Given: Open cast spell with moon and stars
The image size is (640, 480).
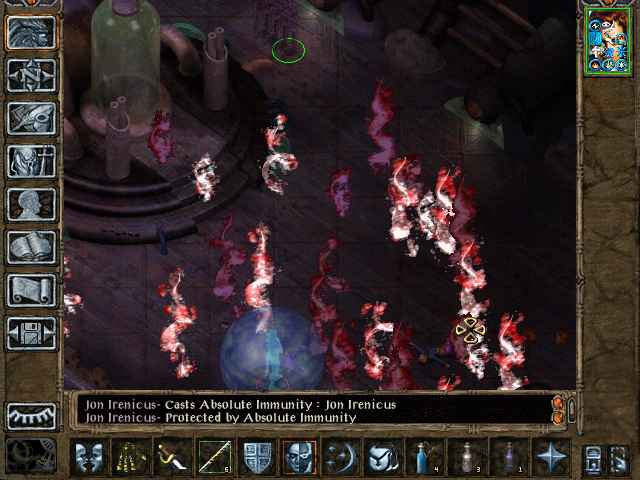Looking at the screenshot, I should coord(341,457).
